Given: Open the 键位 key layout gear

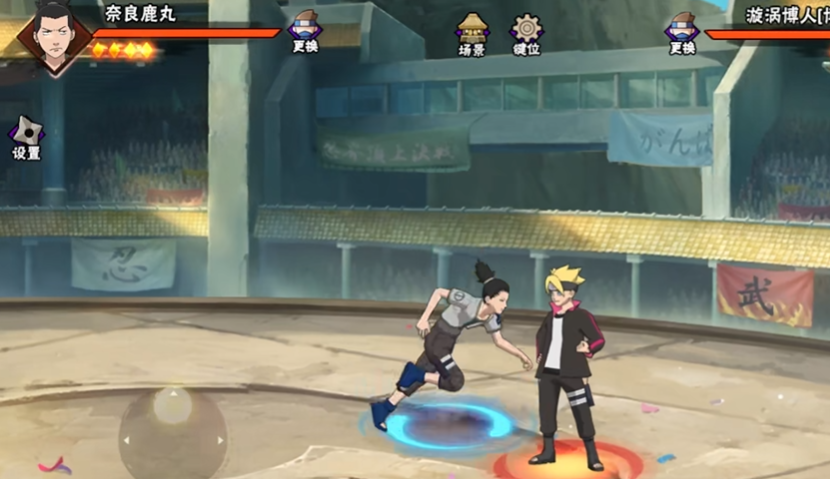Looking at the screenshot, I should point(526,32).
